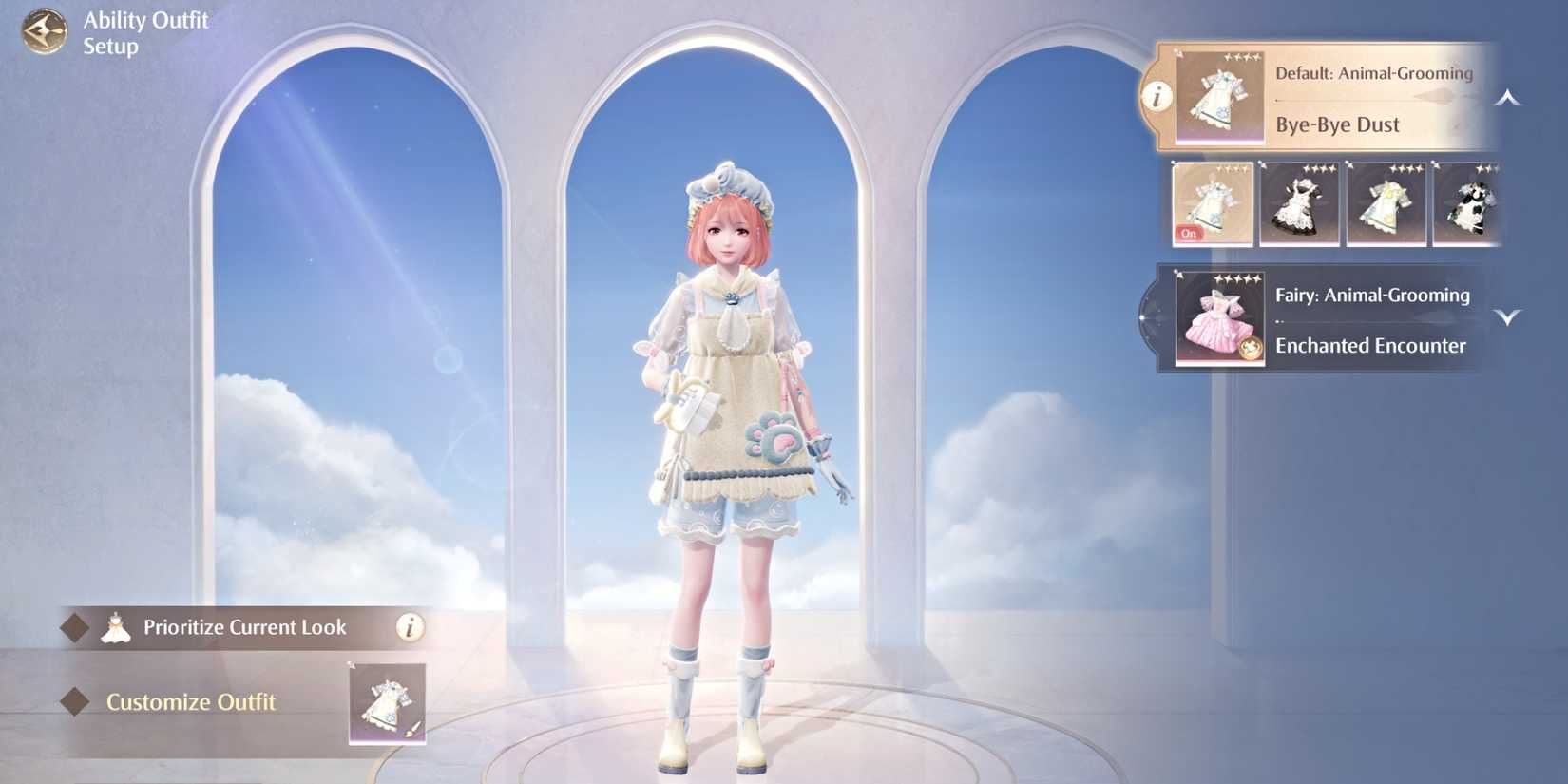Select the white and yellow dress icon

[1386, 202]
